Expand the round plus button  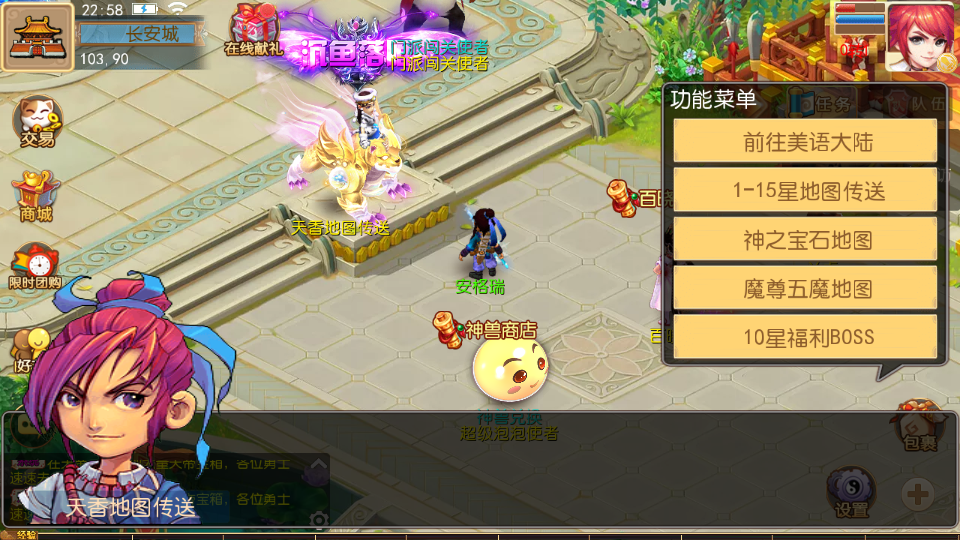(x=918, y=493)
